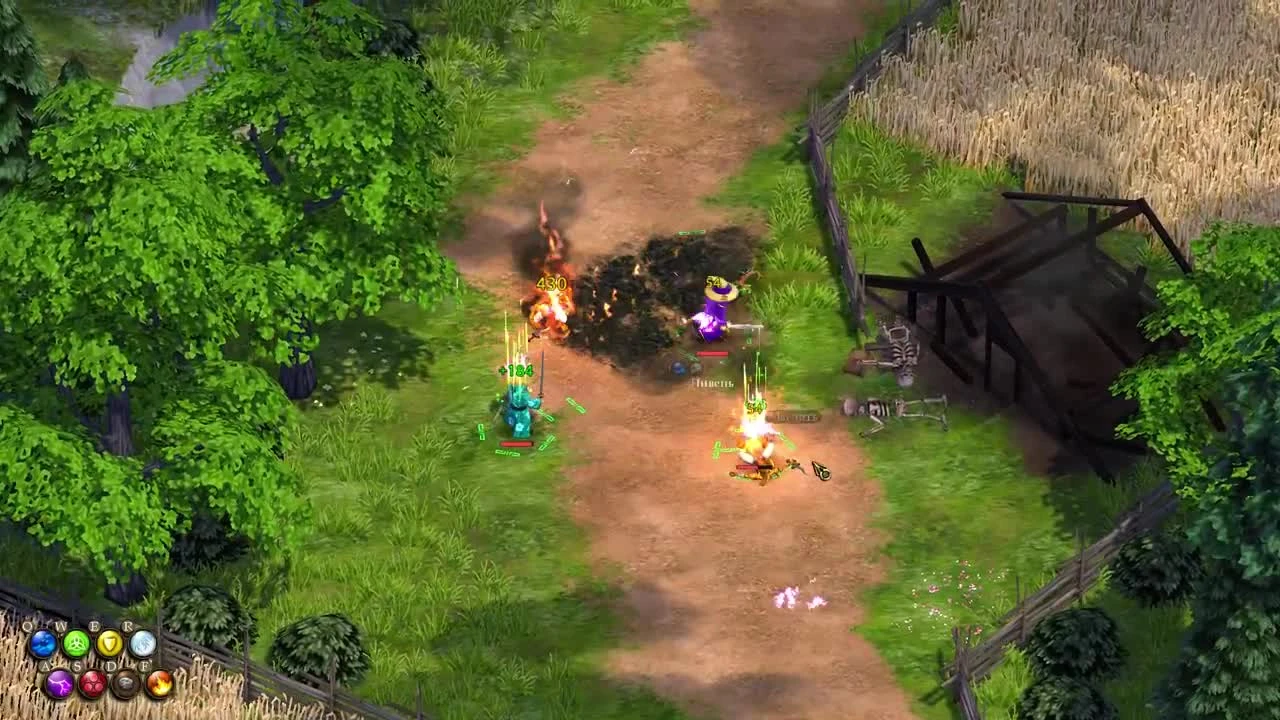
Task: Select the Fire element icon
Action: point(159,685)
